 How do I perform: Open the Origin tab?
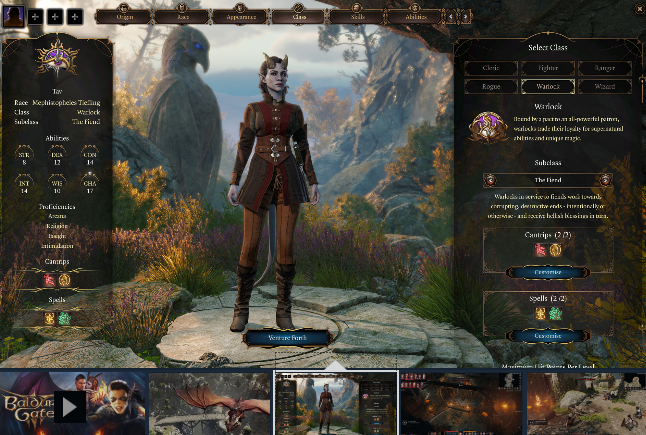point(125,17)
